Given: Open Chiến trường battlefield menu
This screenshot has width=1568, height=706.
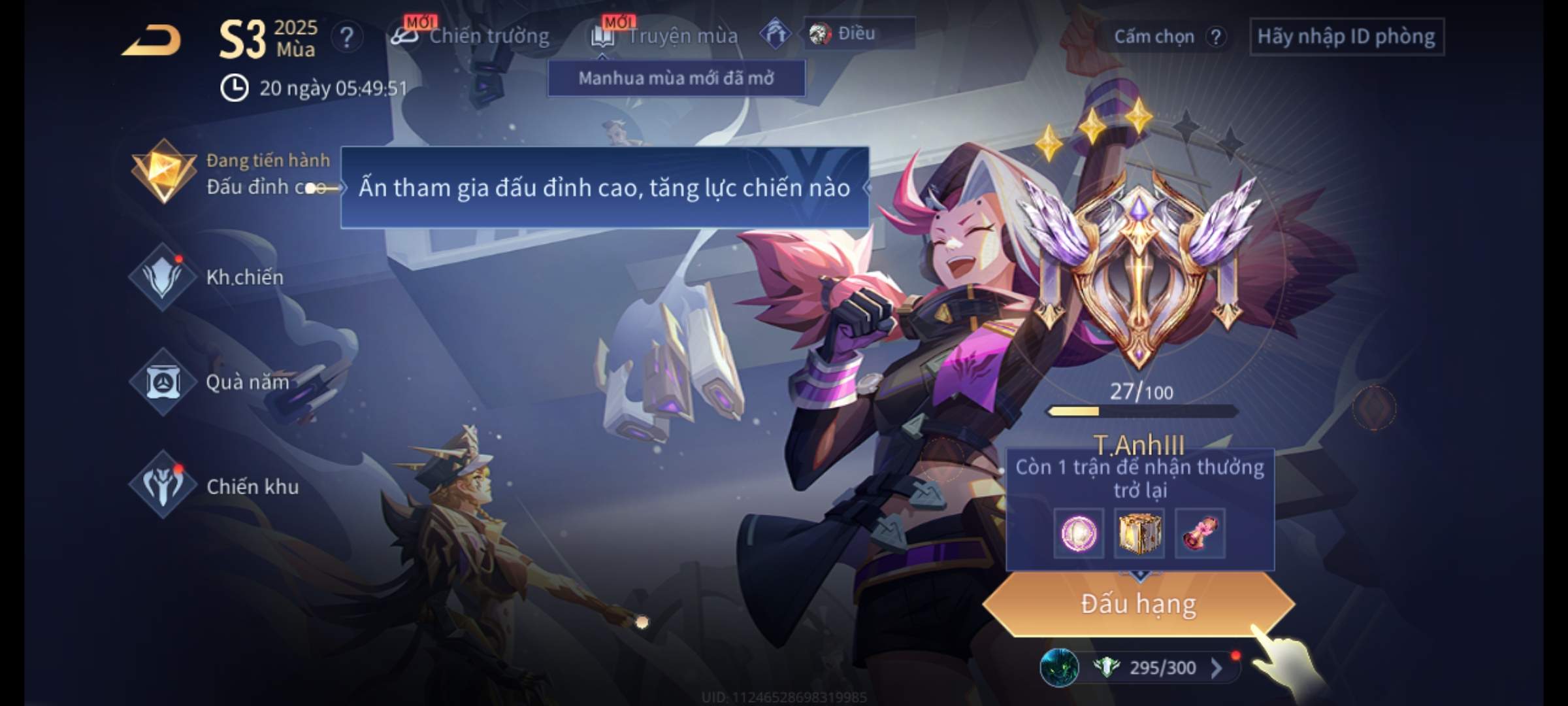Looking at the screenshot, I should point(471,36).
